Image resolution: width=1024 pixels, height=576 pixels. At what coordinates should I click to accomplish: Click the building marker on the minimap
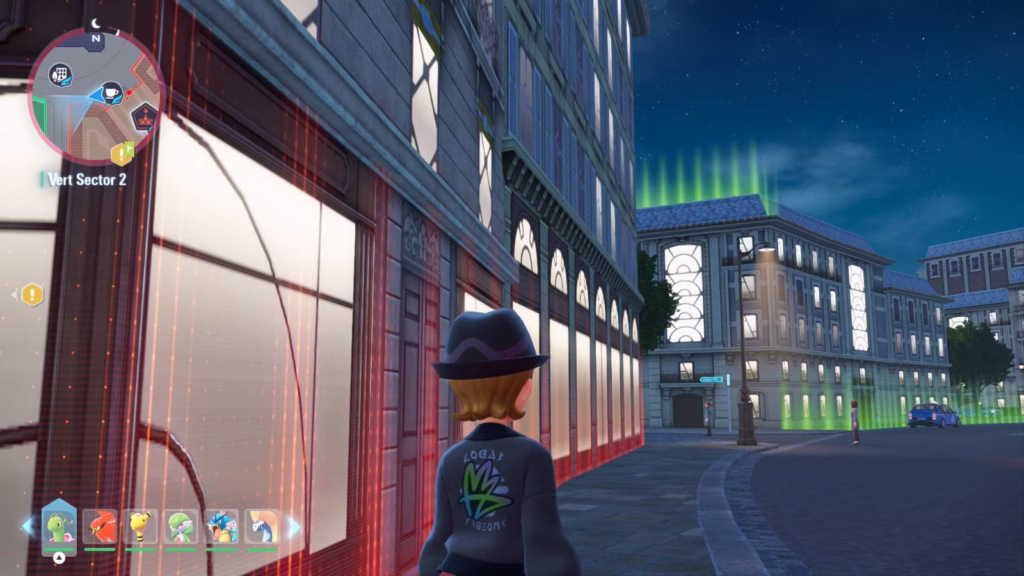[x=62, y=75]
